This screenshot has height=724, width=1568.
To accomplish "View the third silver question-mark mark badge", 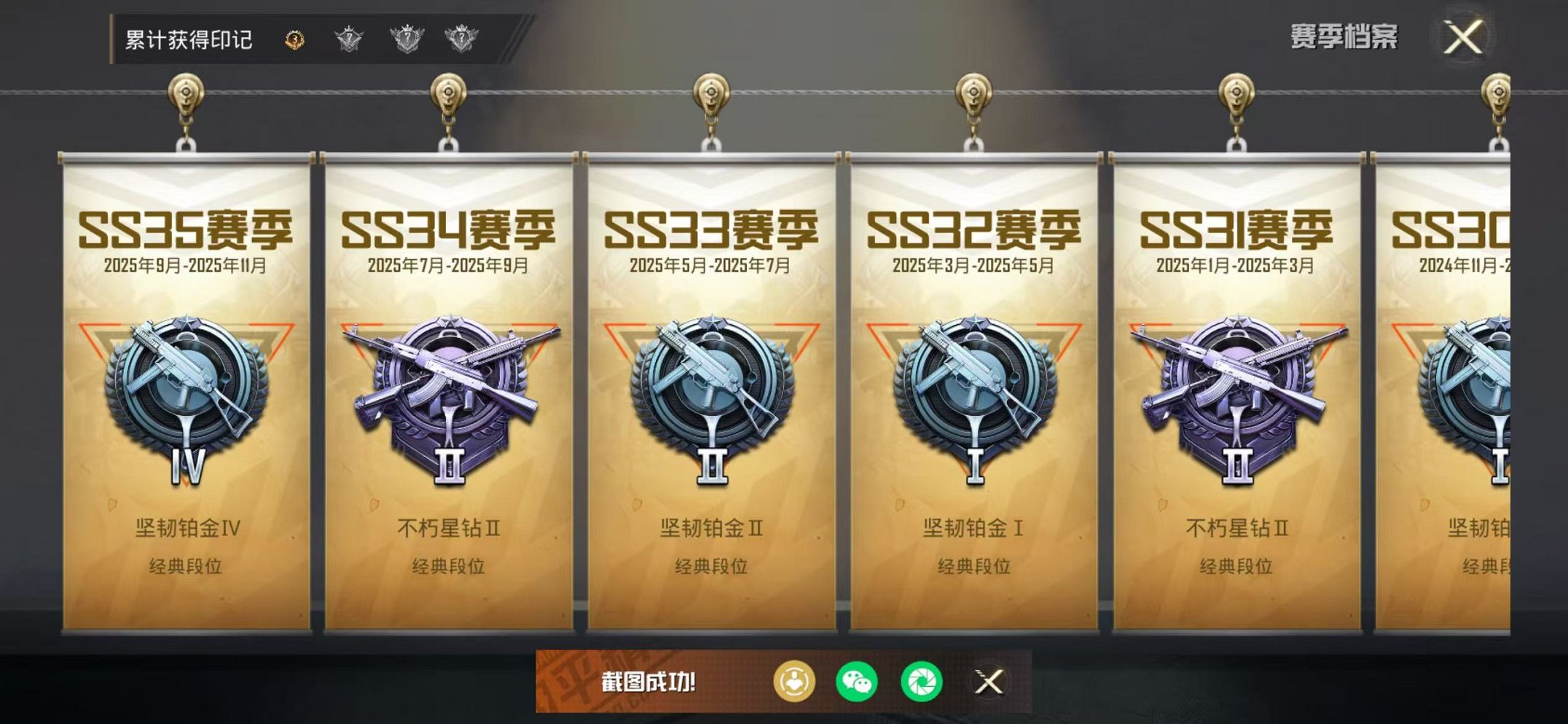I will 462,40.
